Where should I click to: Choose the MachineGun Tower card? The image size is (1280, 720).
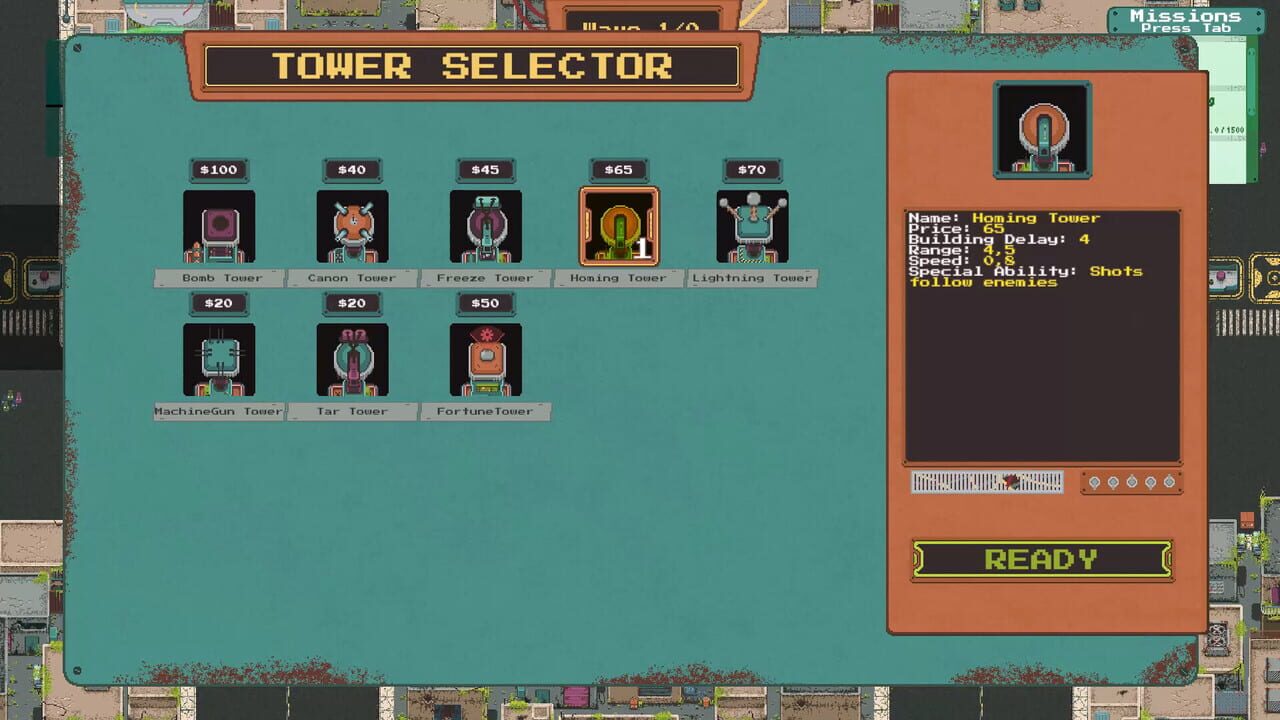[219, 360]
